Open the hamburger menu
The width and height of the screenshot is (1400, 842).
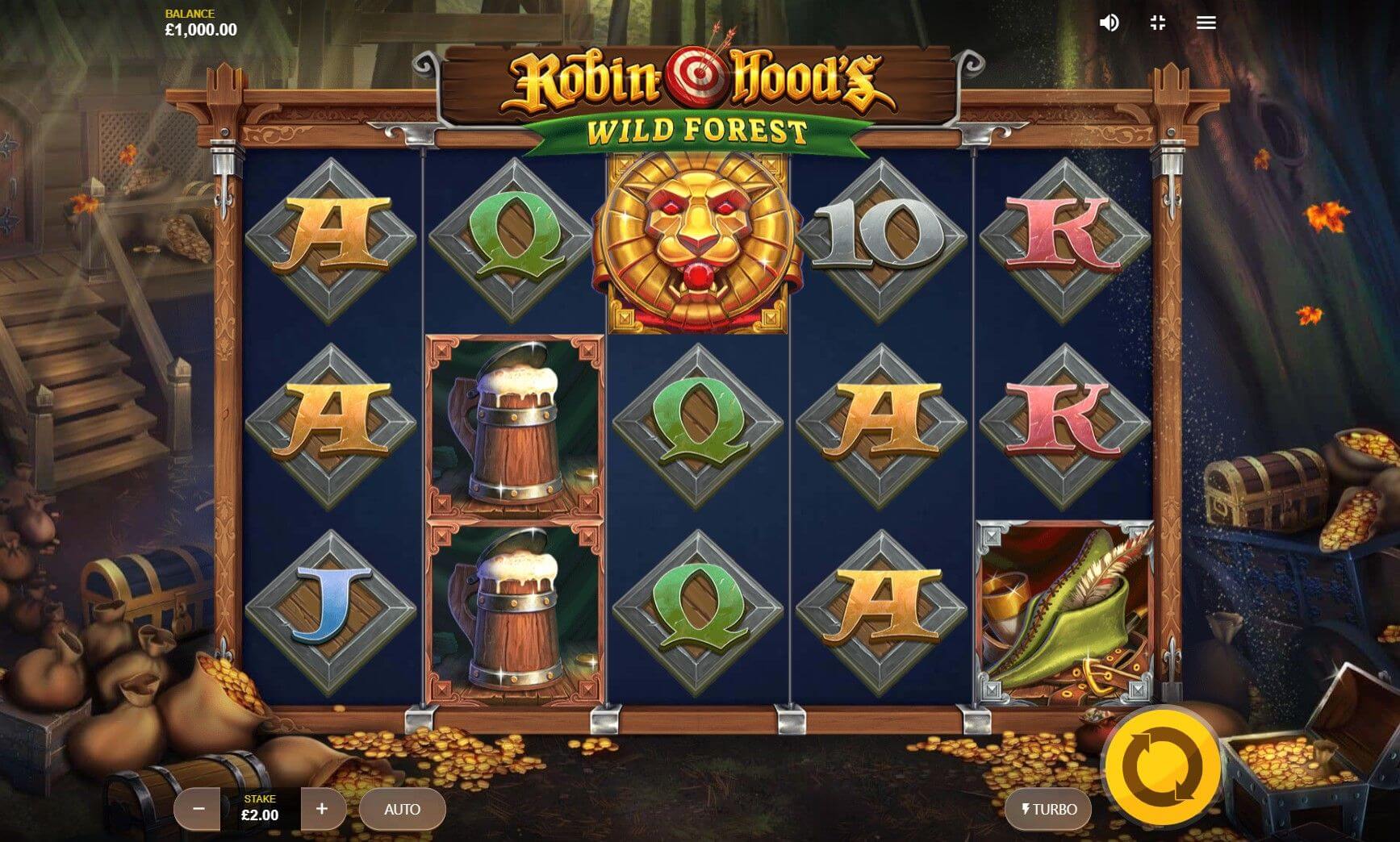1206,23
